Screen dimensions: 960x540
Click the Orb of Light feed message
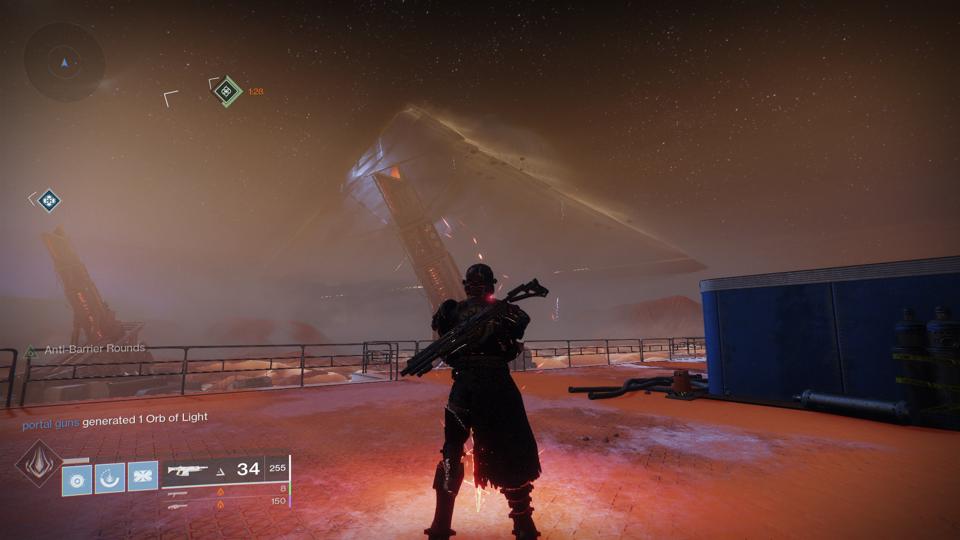point(115,417)
